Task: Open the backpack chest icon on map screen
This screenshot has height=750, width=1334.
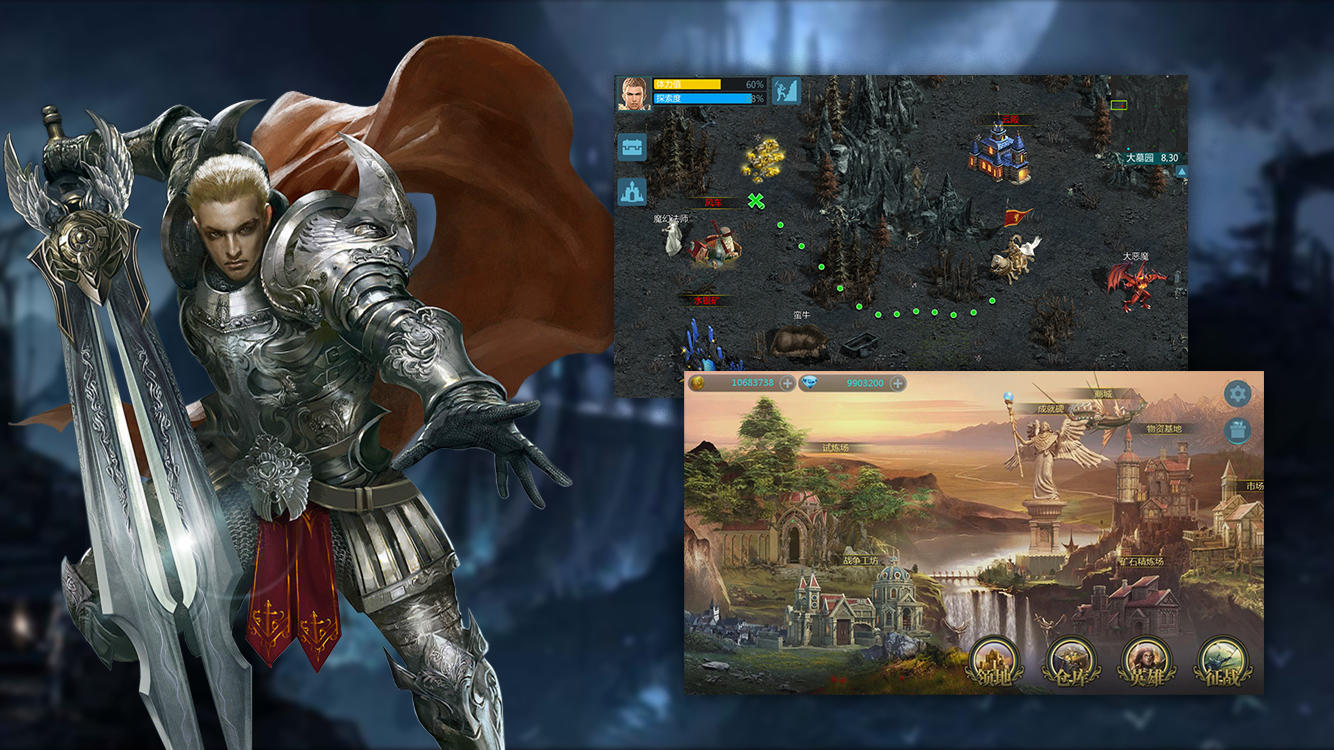Action: click(632, 146)
